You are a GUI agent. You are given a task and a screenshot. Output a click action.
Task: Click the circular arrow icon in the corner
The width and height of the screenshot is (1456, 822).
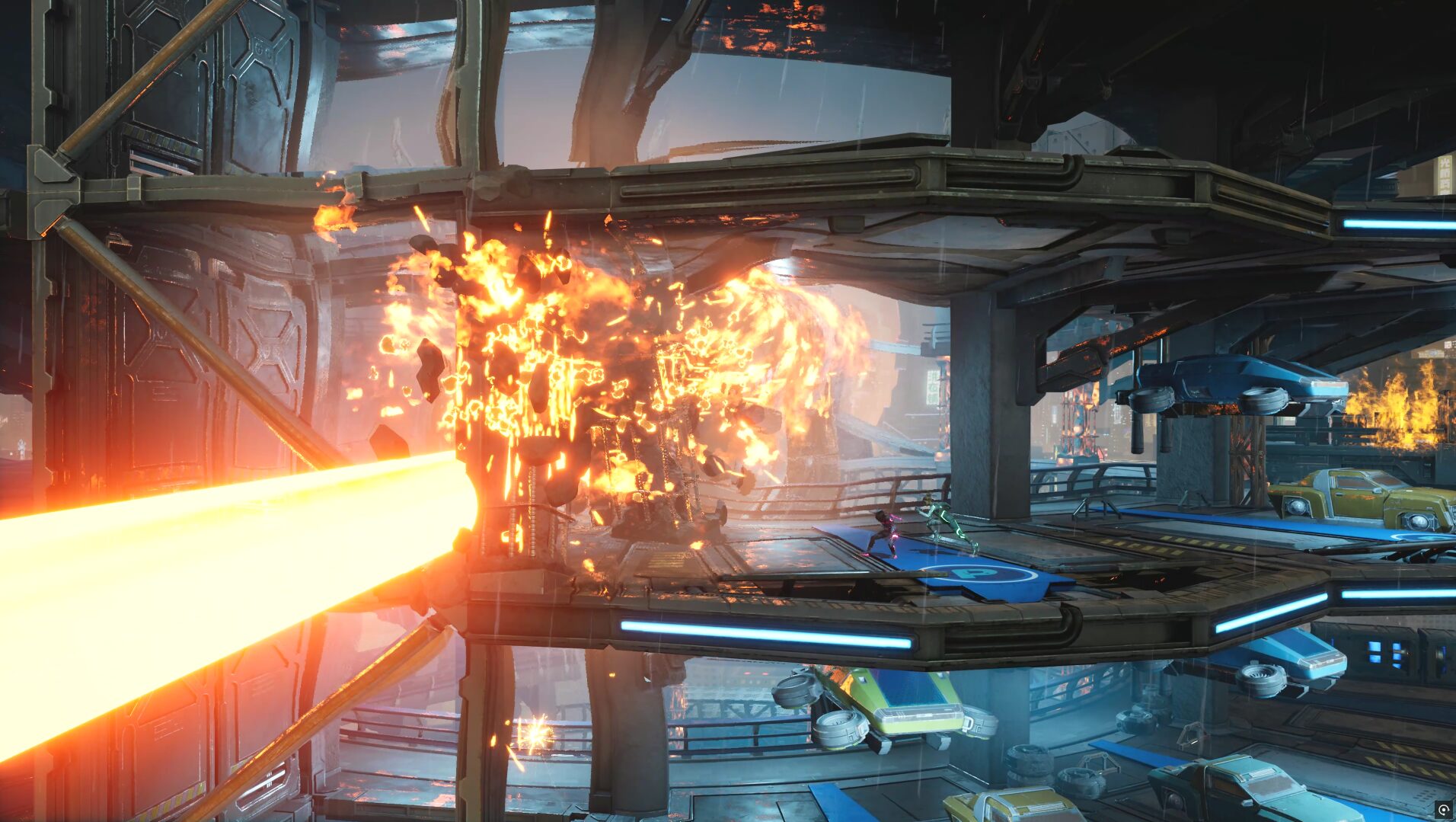[1443, 809]
